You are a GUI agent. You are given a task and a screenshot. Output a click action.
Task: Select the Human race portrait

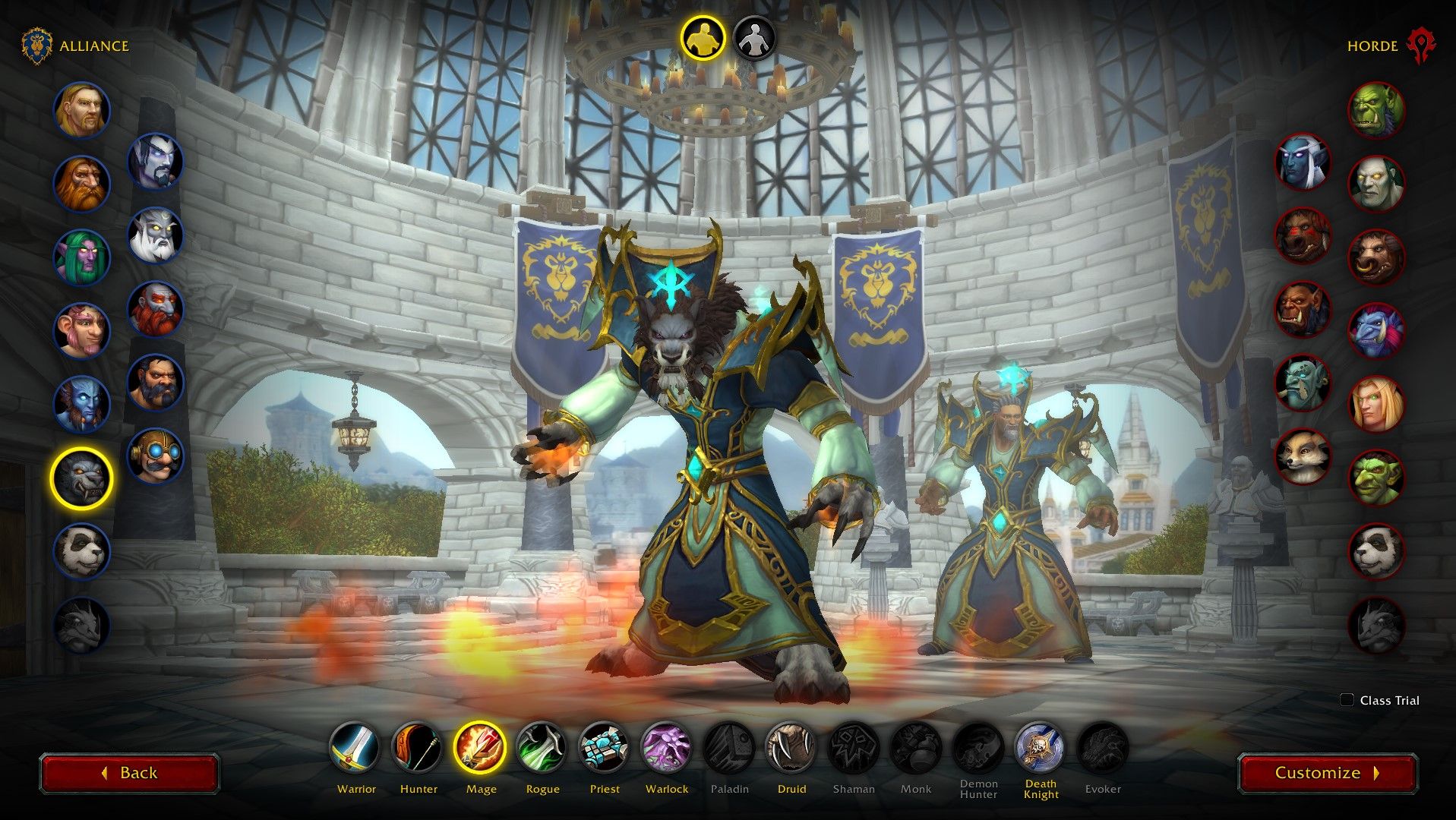[82, 110]
